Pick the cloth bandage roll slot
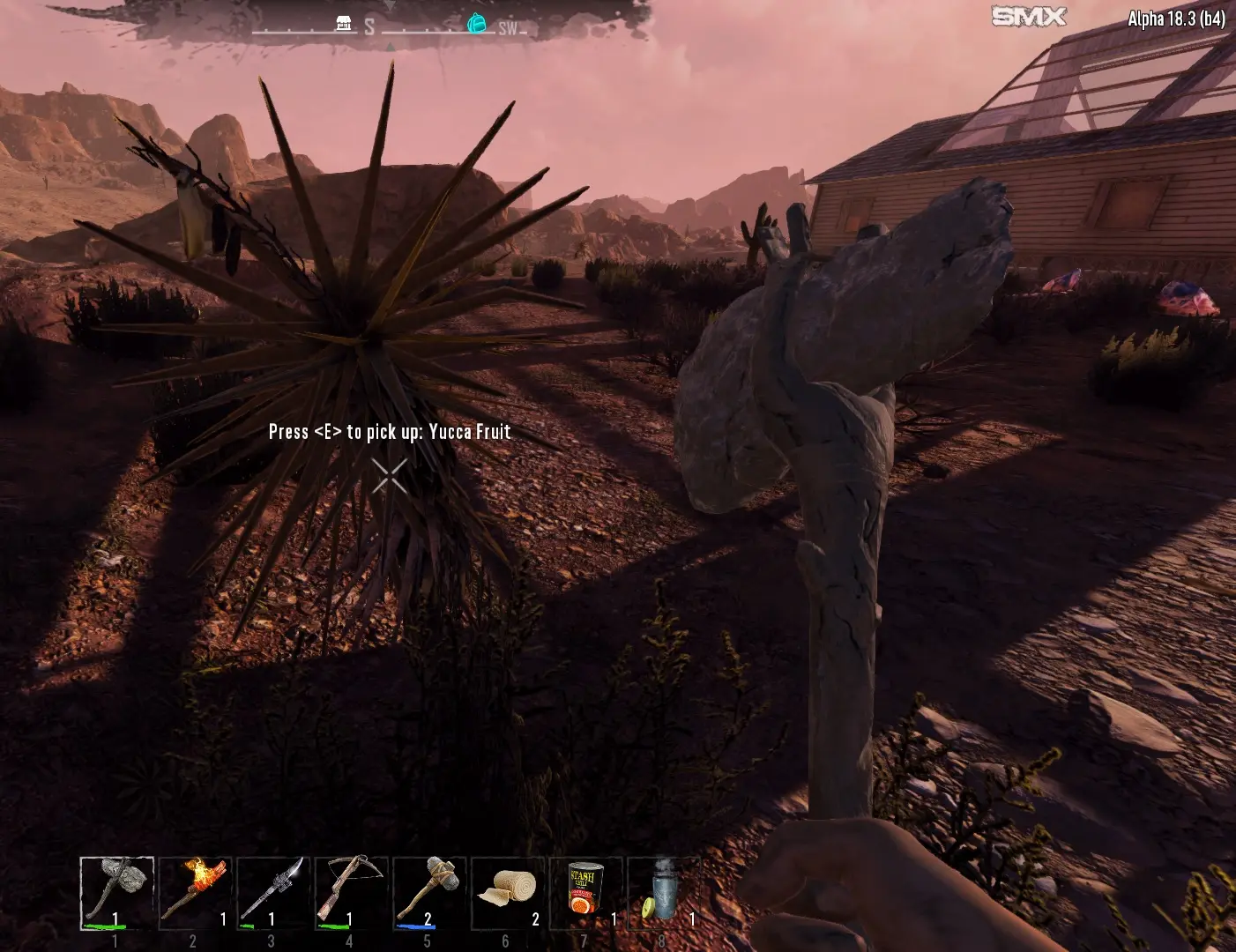The width and height of the screenshot is (1236, 952). tap(508, 893)
